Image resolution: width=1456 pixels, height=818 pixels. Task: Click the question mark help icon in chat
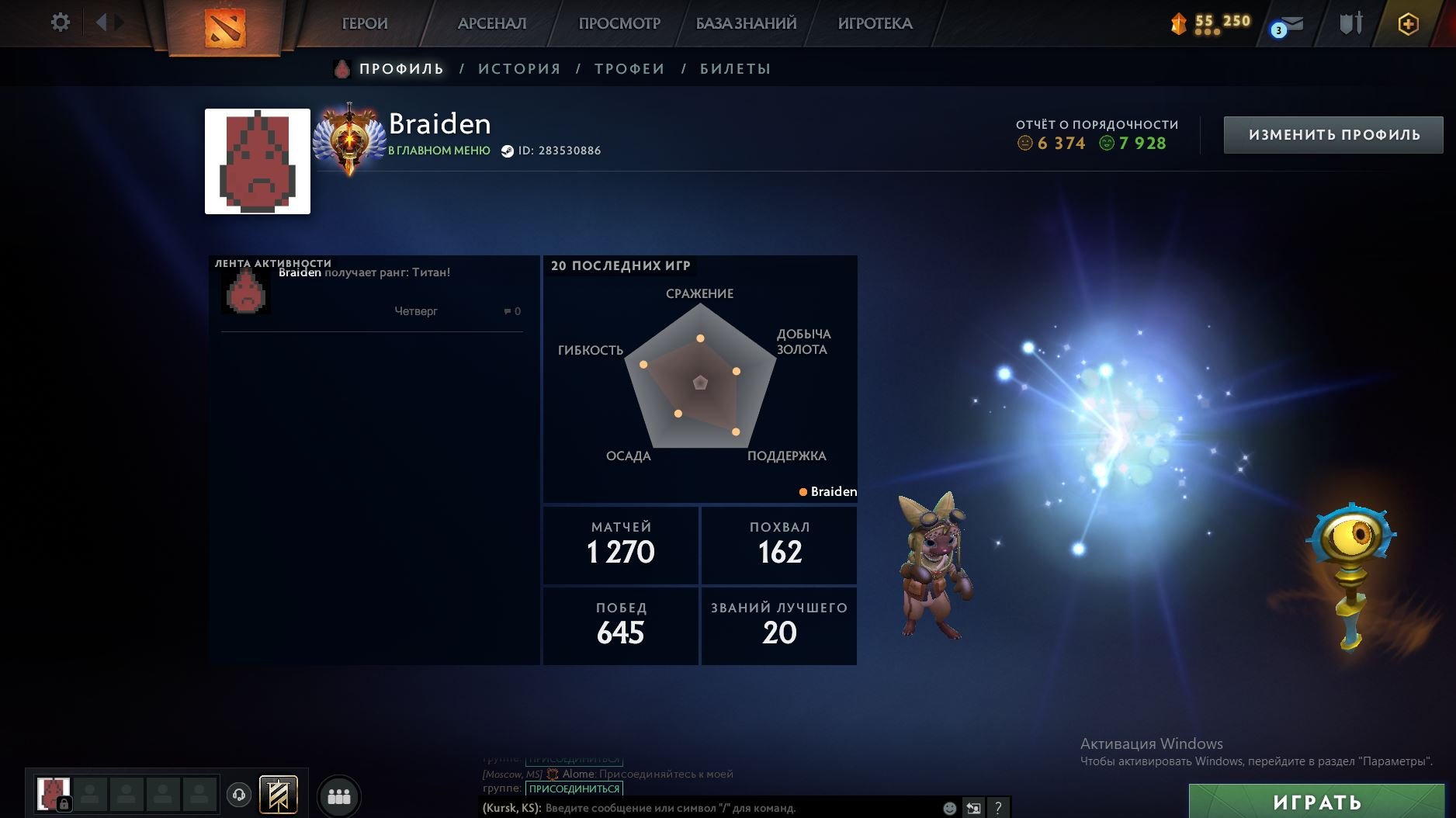[998, 809]
